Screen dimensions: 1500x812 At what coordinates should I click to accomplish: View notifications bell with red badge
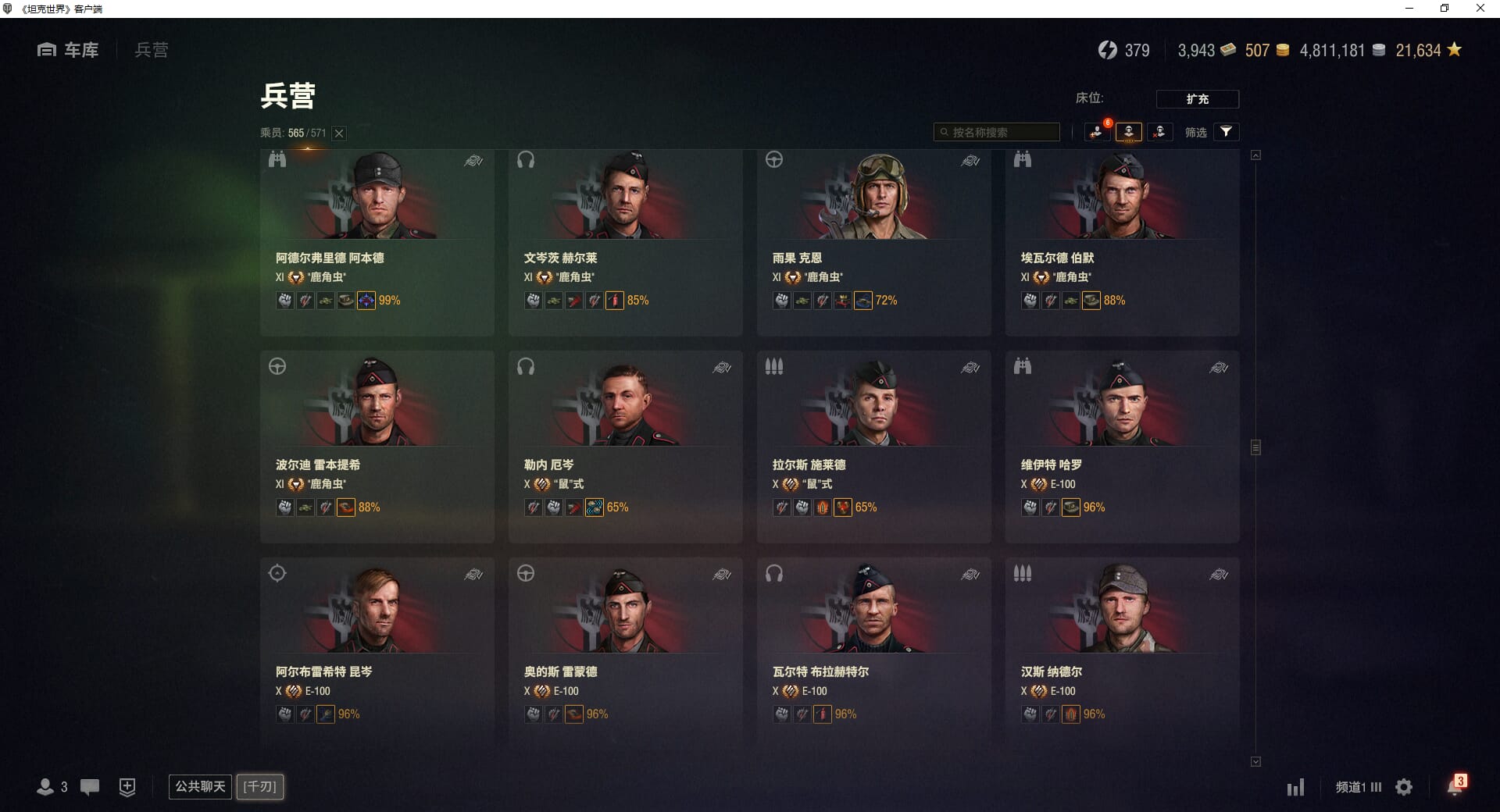click(x=1455, y=786)
